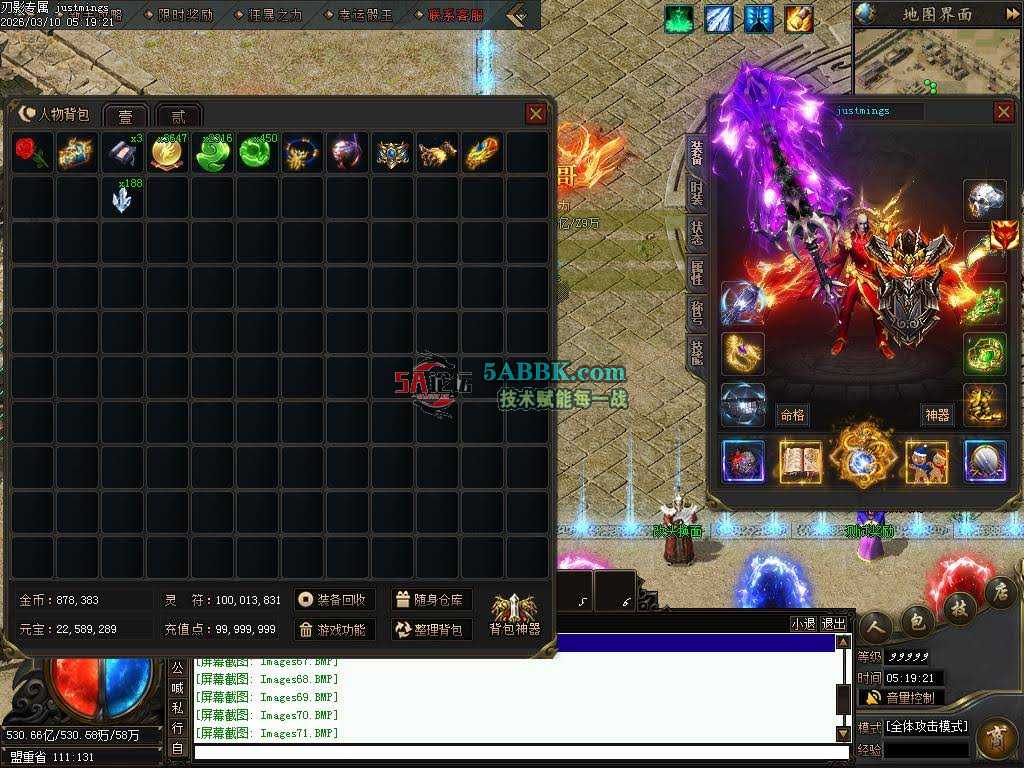Screen dimensions: 1024x768
Task: Click the 退出 exit button
Action: 834,623
